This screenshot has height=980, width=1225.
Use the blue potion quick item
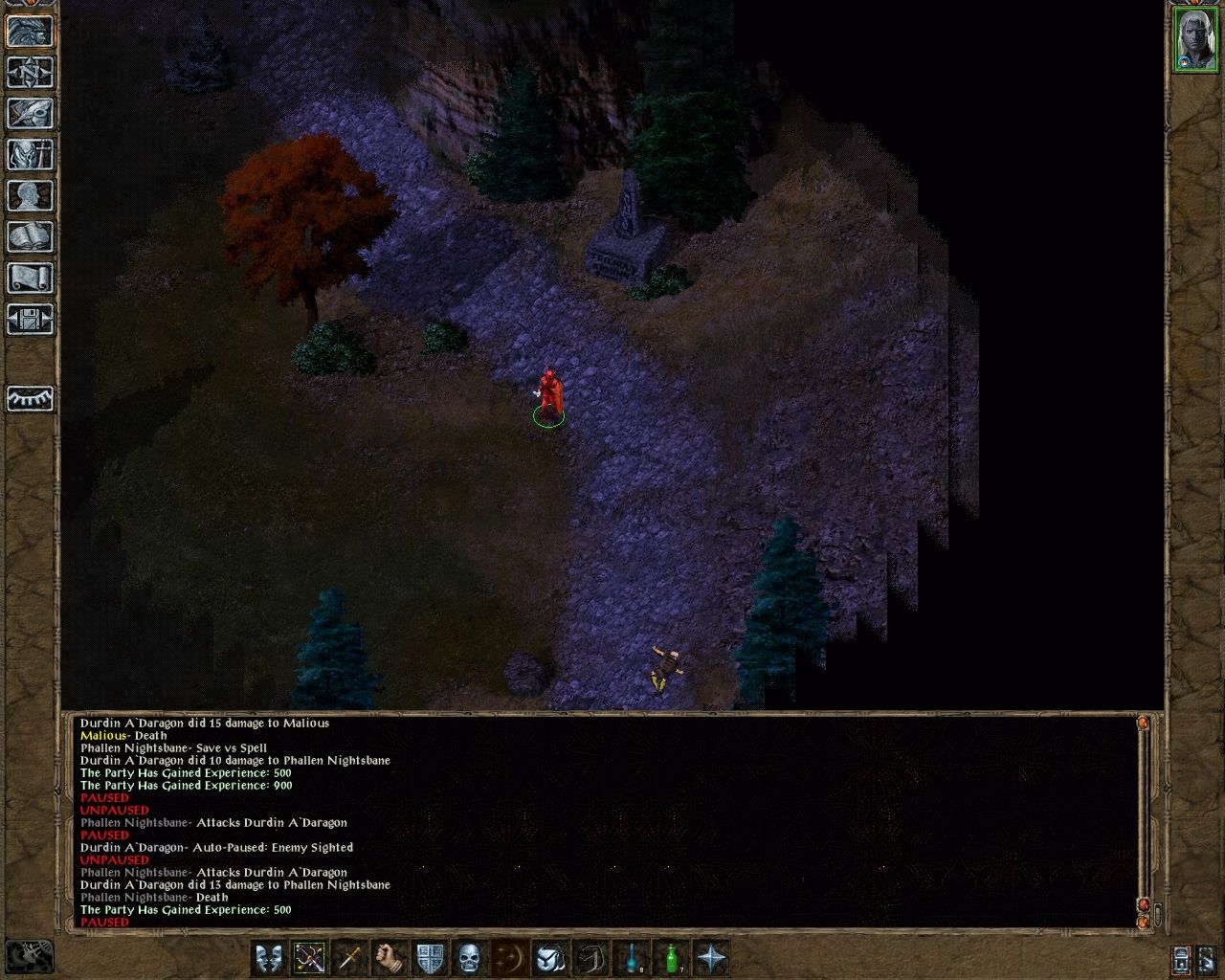pyautogui.click(x=632, y=958)
